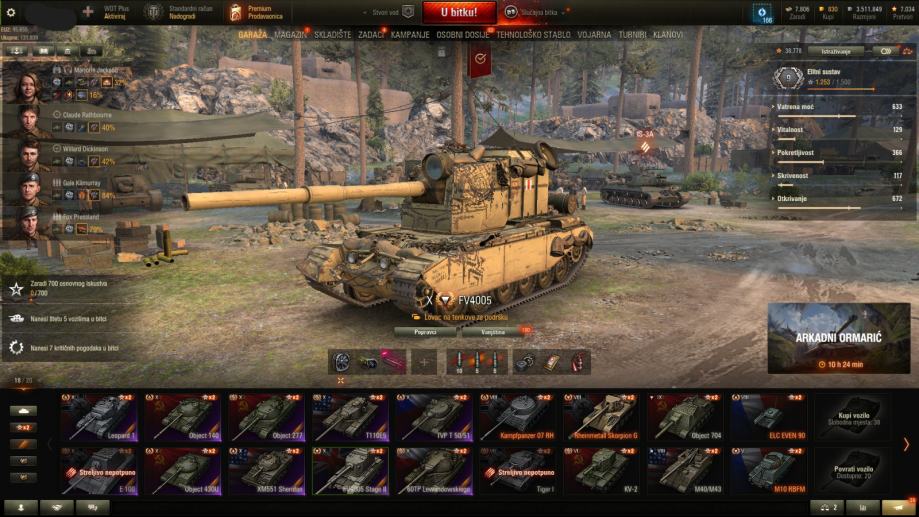
Task: Switch to the Skladište tab
Action: (x=331, y=34)
